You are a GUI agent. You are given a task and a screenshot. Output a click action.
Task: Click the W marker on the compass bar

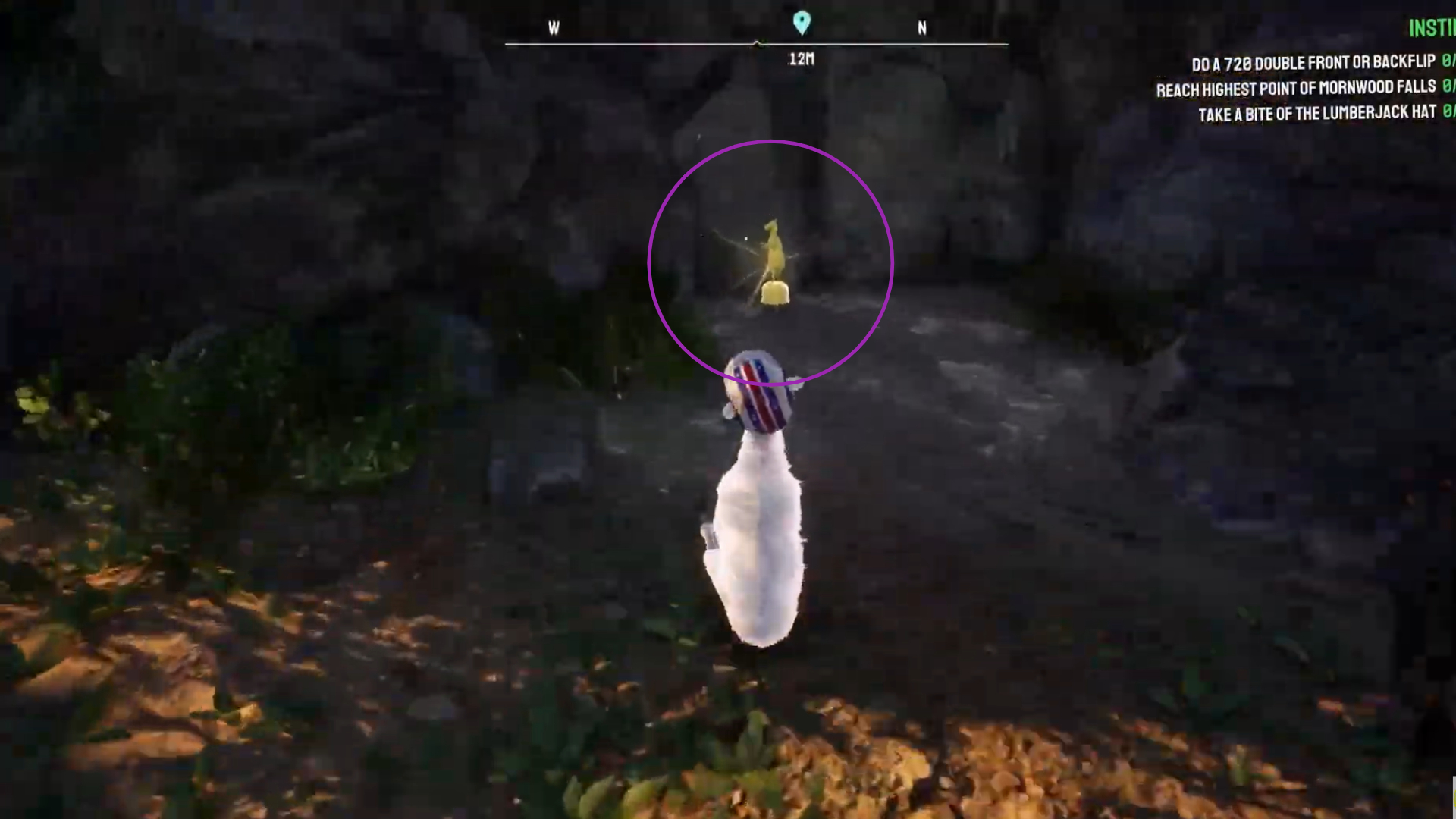pyautogui.click(x=553, y=29)
